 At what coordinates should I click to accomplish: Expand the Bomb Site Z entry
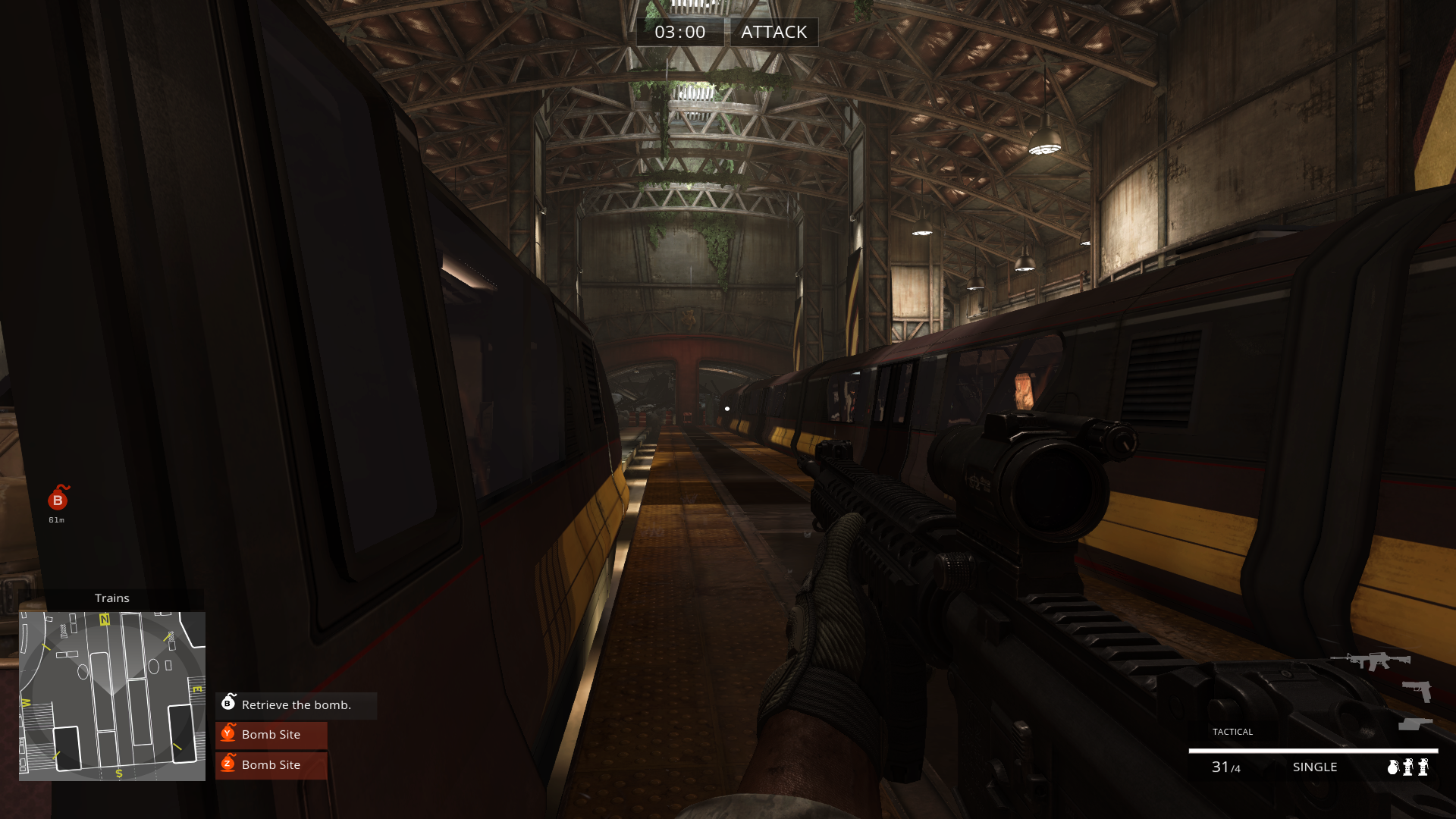tap(270, 765)
